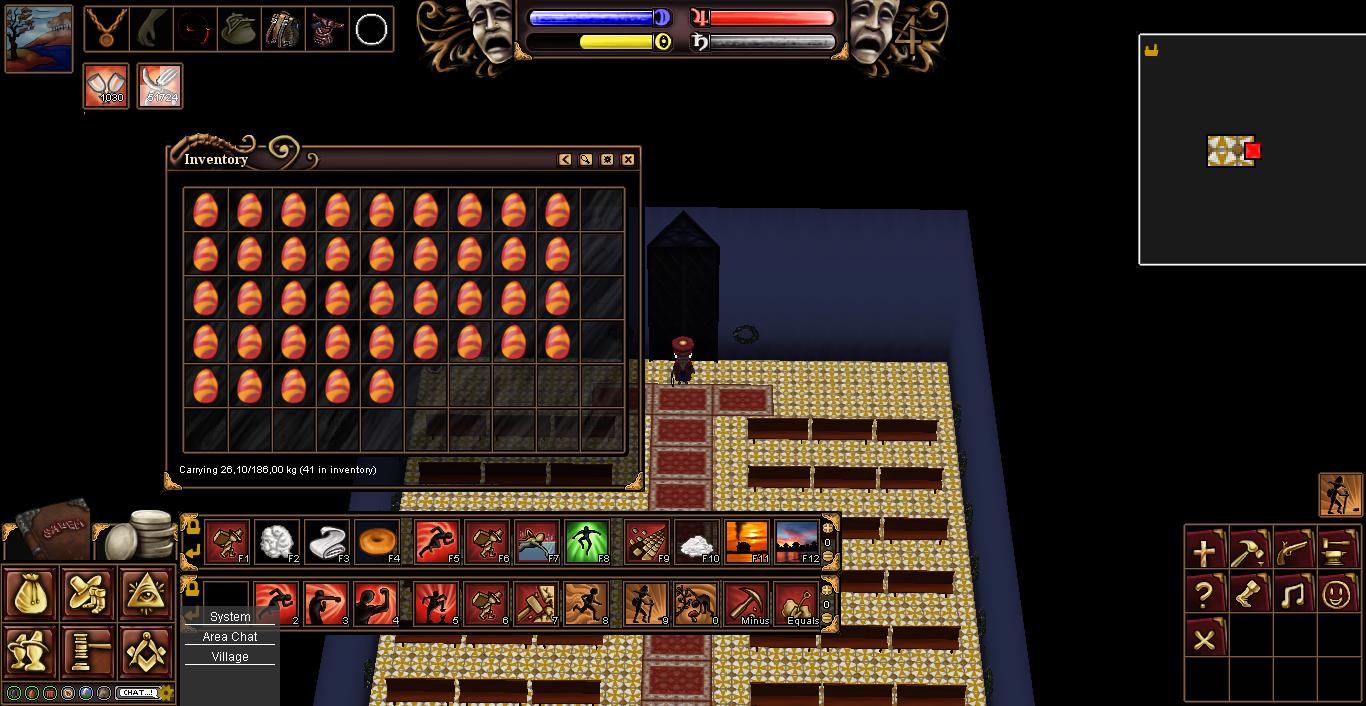
Task: Select the sunset icon on F11
Action: pos(747,543)
